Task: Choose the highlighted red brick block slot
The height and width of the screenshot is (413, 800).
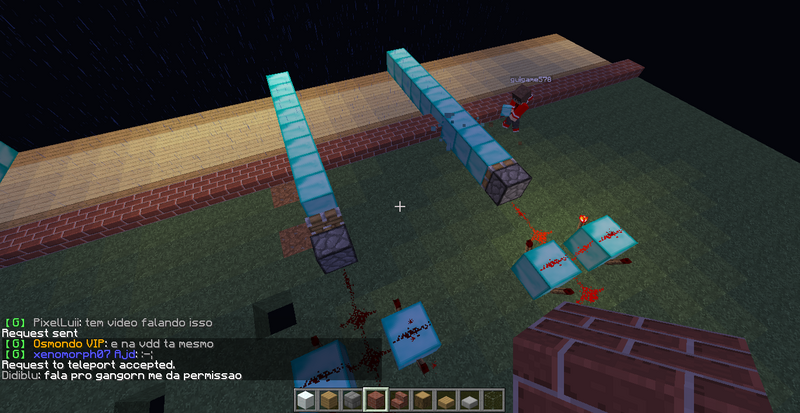Action: point(376,400)
